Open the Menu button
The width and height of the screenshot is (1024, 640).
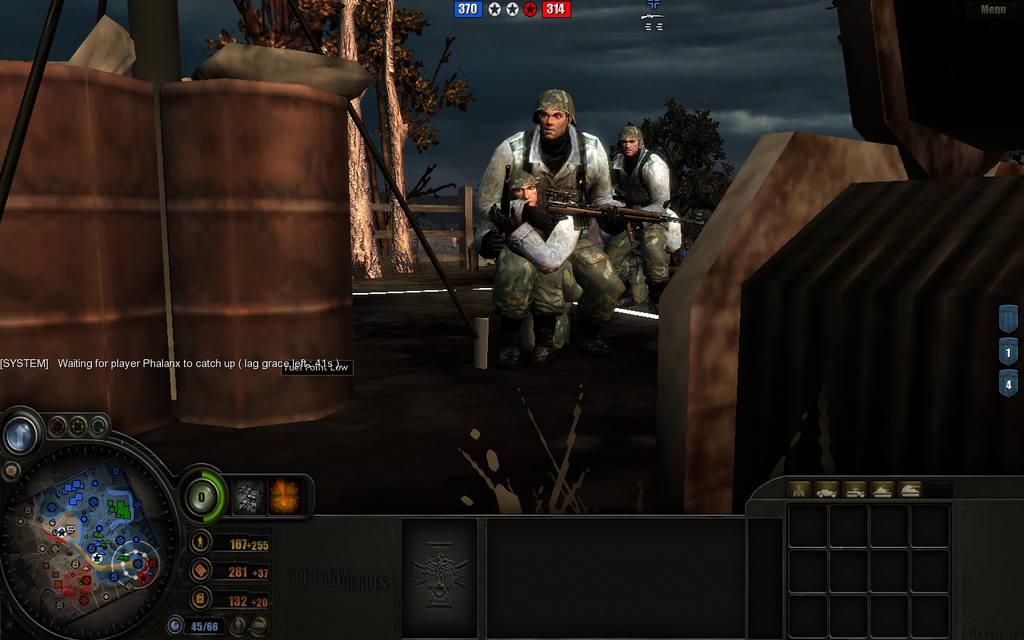click(993, 10)
